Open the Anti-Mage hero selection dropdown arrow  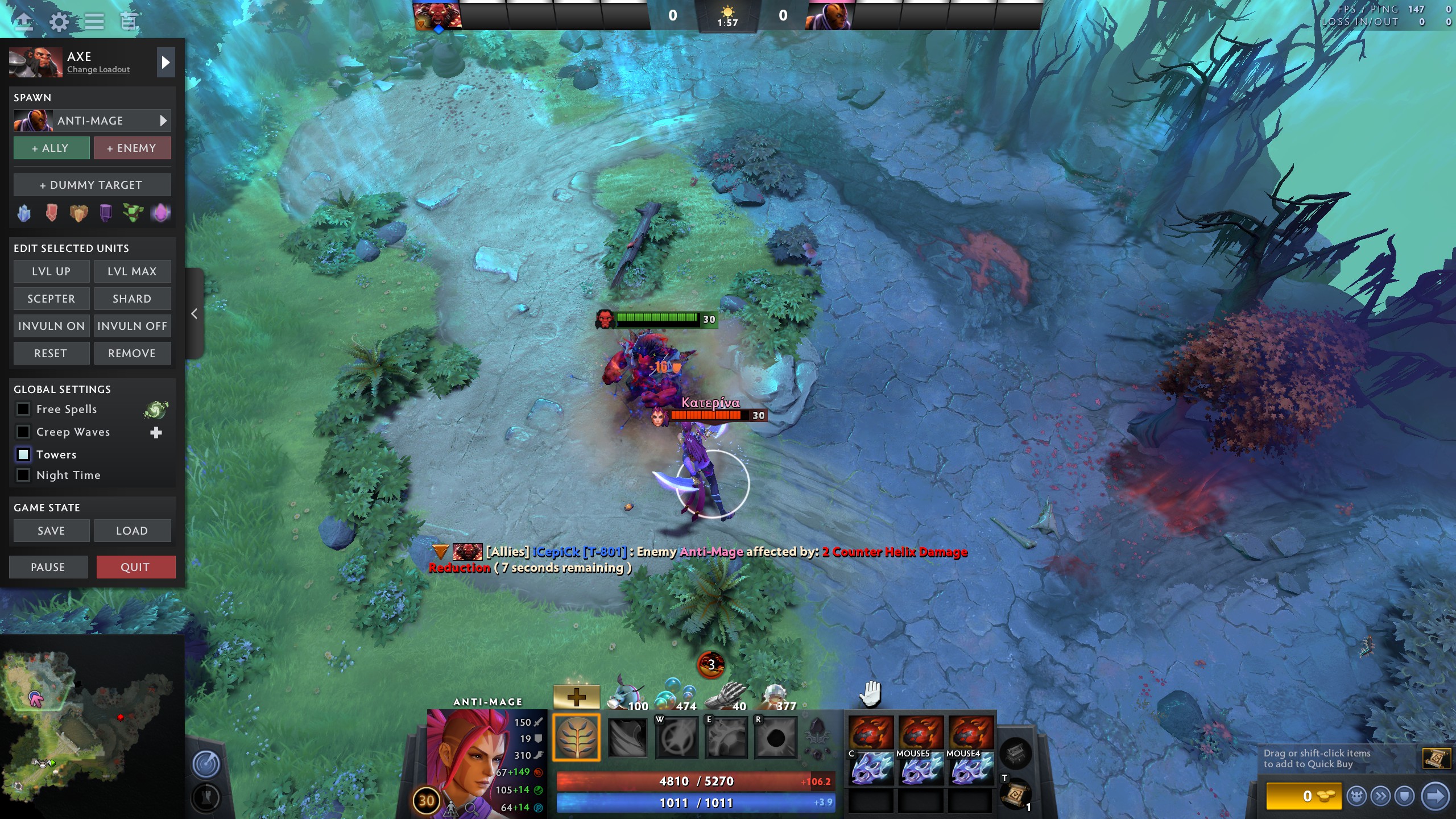(163, 121)
